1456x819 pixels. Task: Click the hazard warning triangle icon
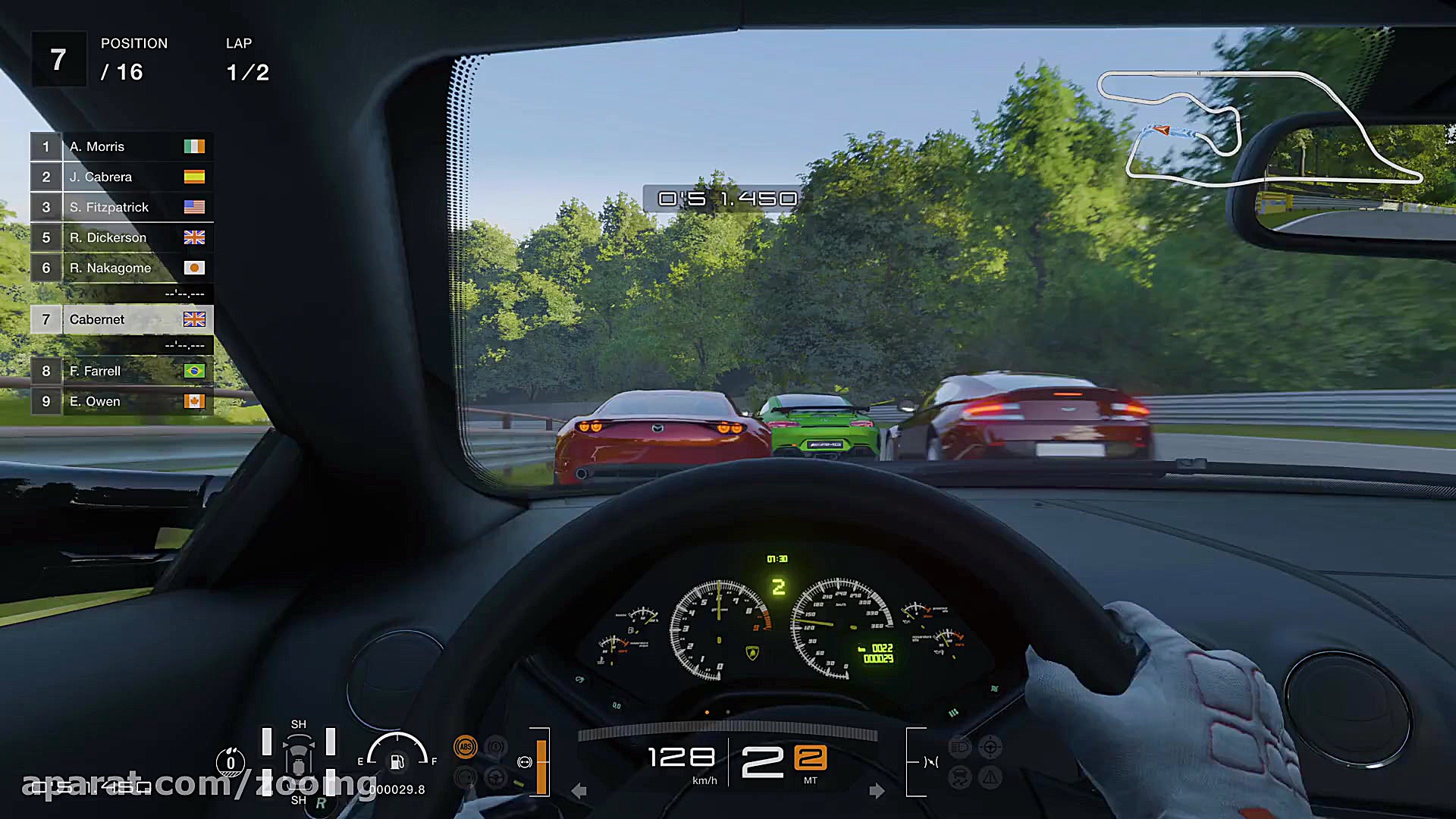(x=990, y=777)
